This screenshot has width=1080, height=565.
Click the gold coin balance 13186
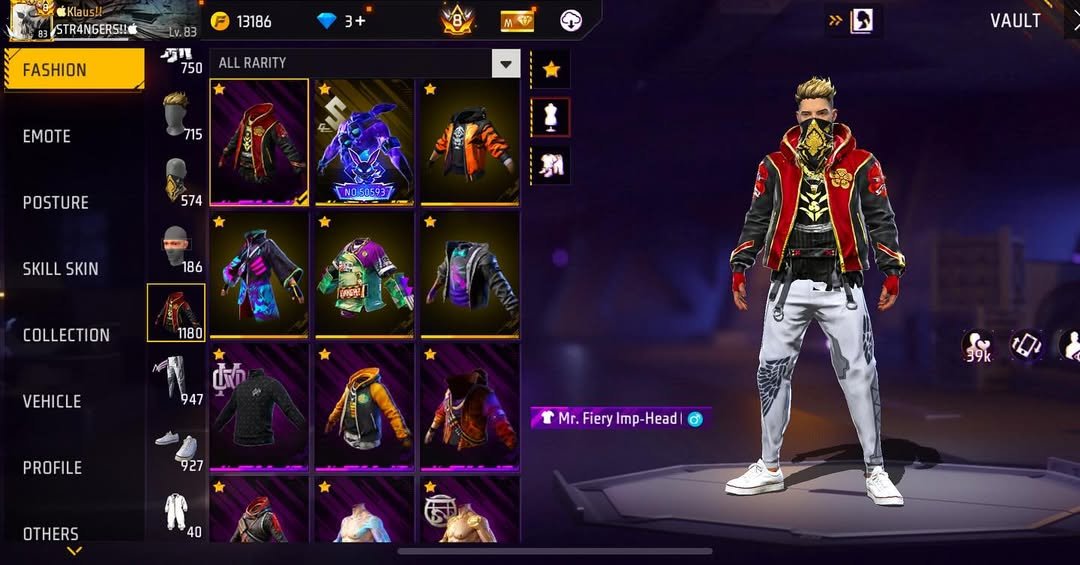pyautogui.click(x=242, y=21)
